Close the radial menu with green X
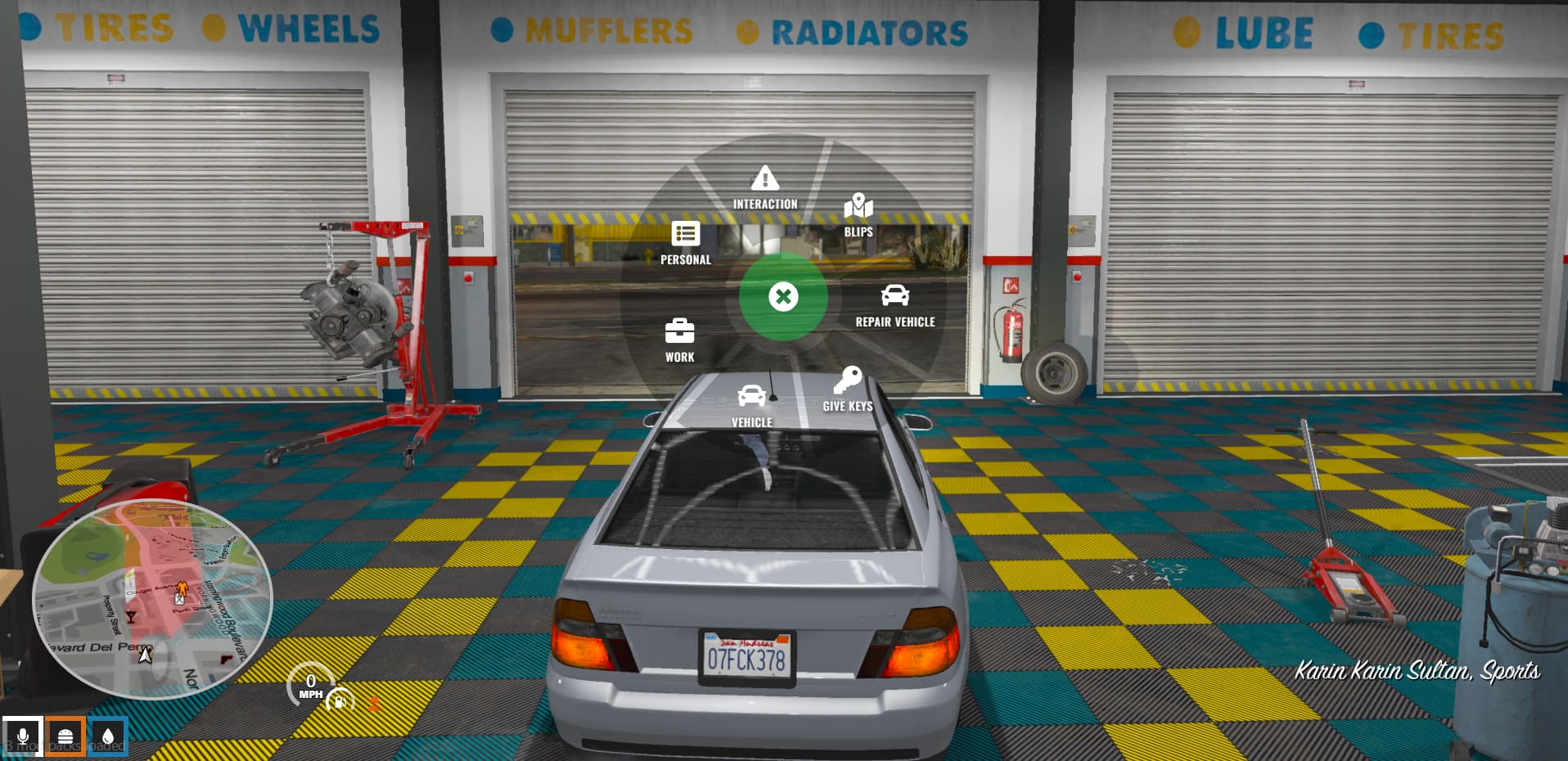1568x761 pixels. pos(783,296)
